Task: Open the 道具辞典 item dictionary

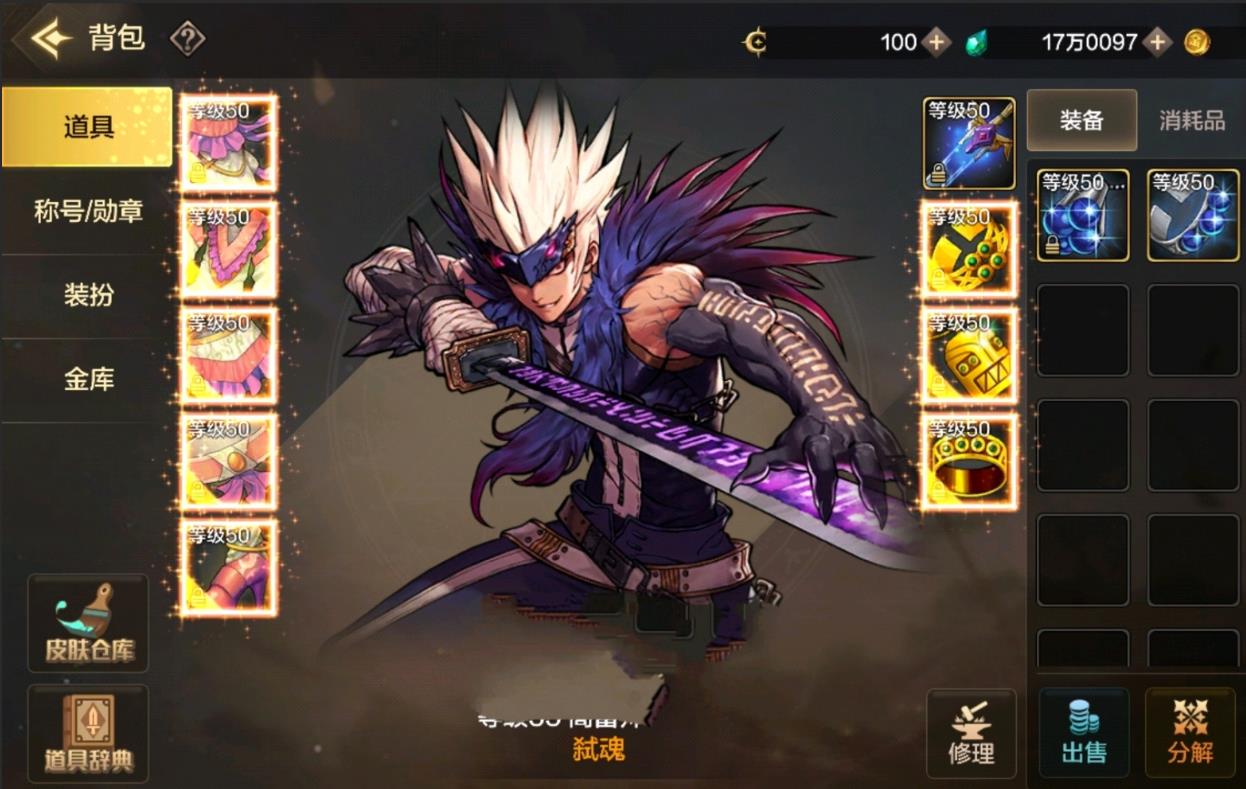Action: click(x=88, y=733)
